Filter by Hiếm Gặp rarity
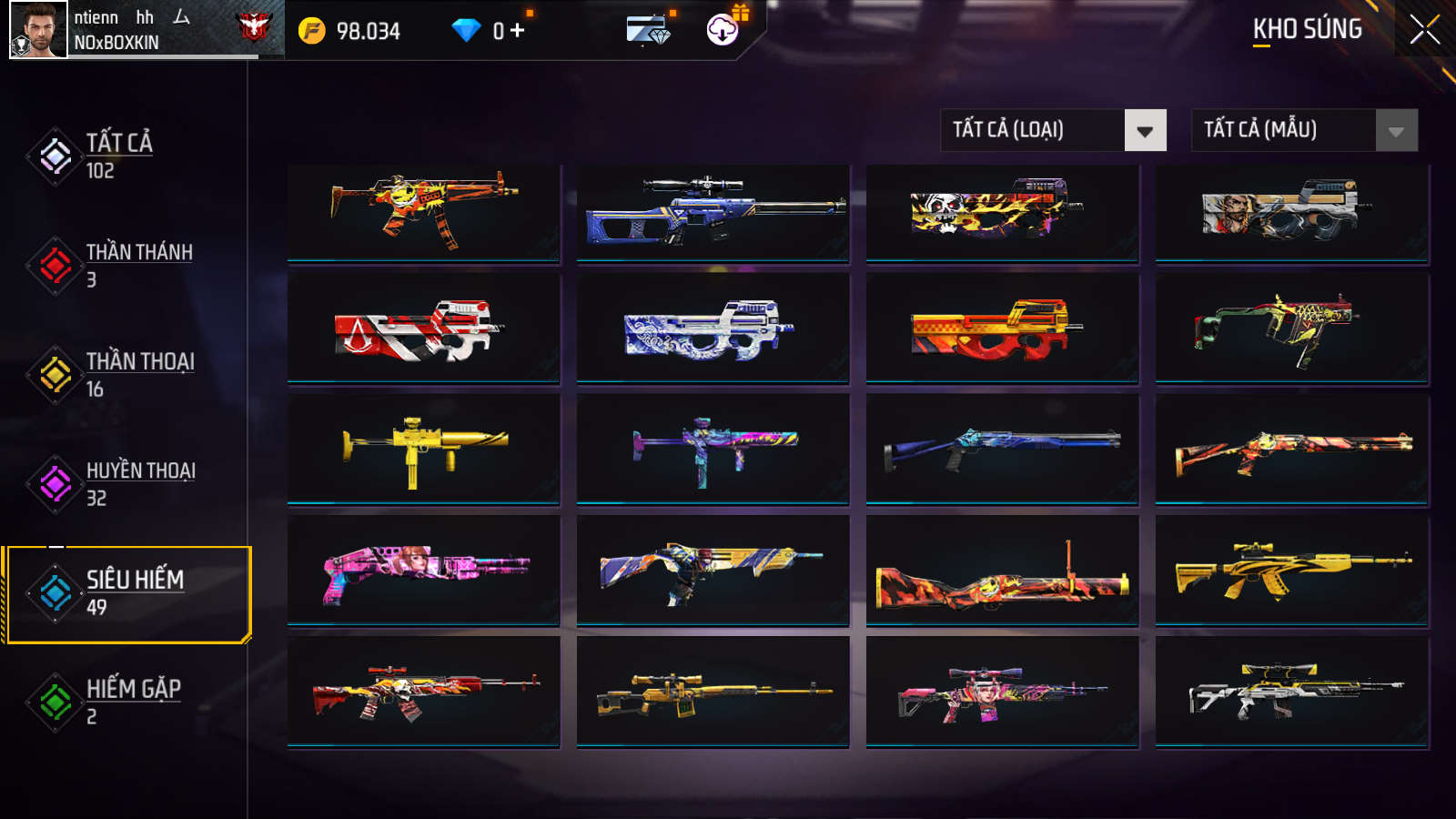The image size is (1456, 819). (x=133, y=702)
